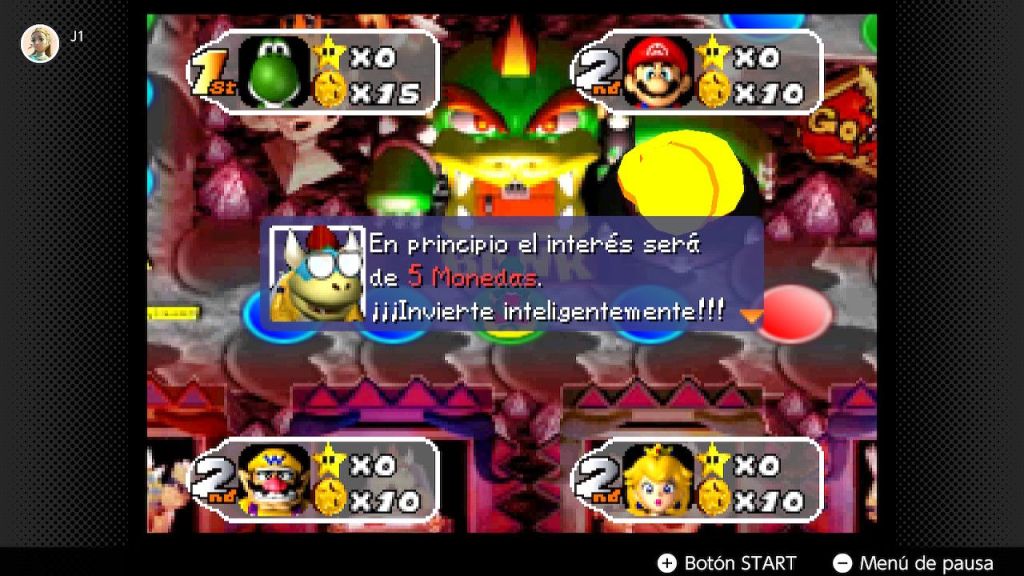Choose Mario's portrait in the player panel
Image resolution: width=1024 pixels, height=576 pixels.
657,73
